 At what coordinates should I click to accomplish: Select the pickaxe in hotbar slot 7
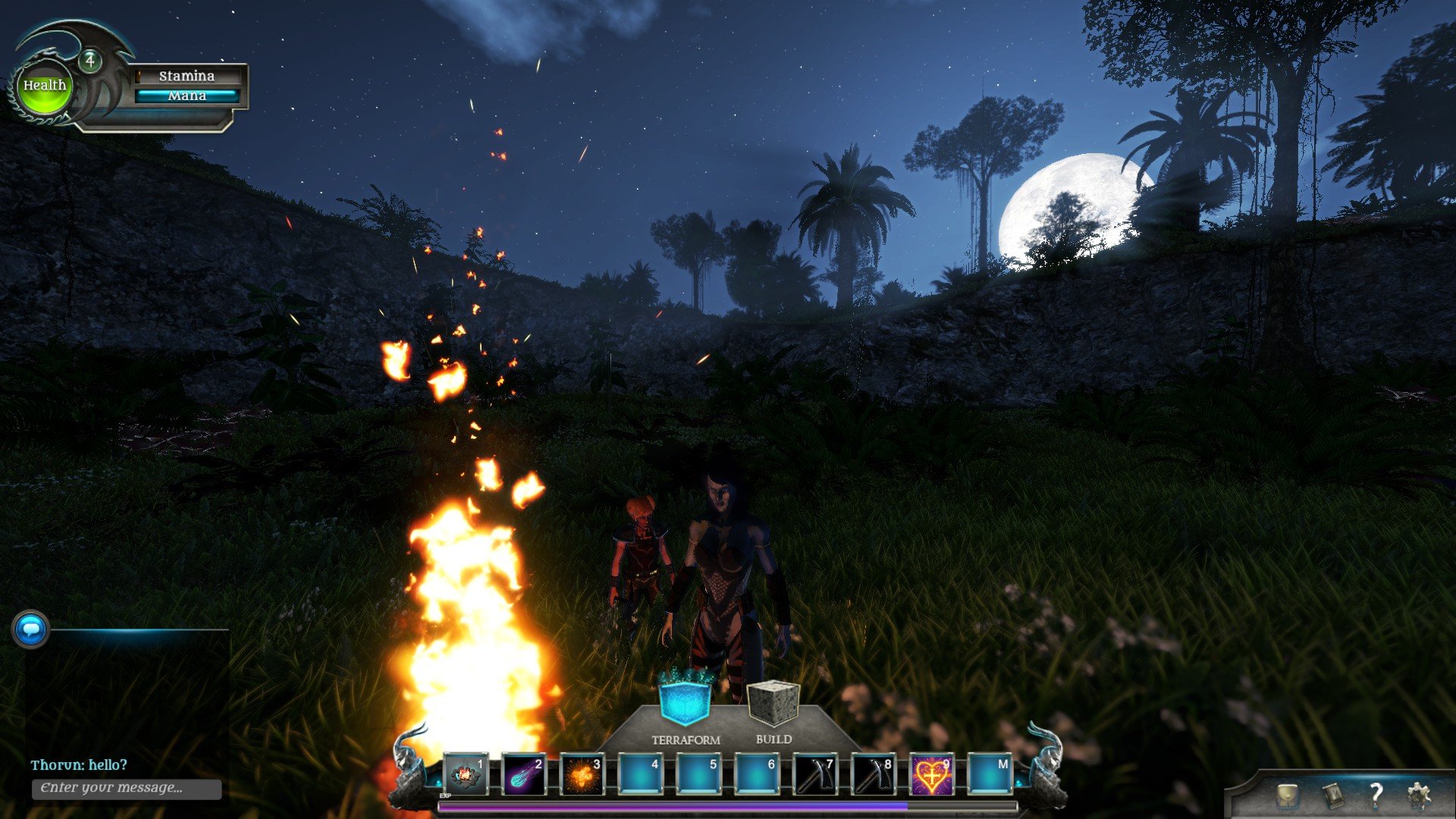tap(814, 774)
